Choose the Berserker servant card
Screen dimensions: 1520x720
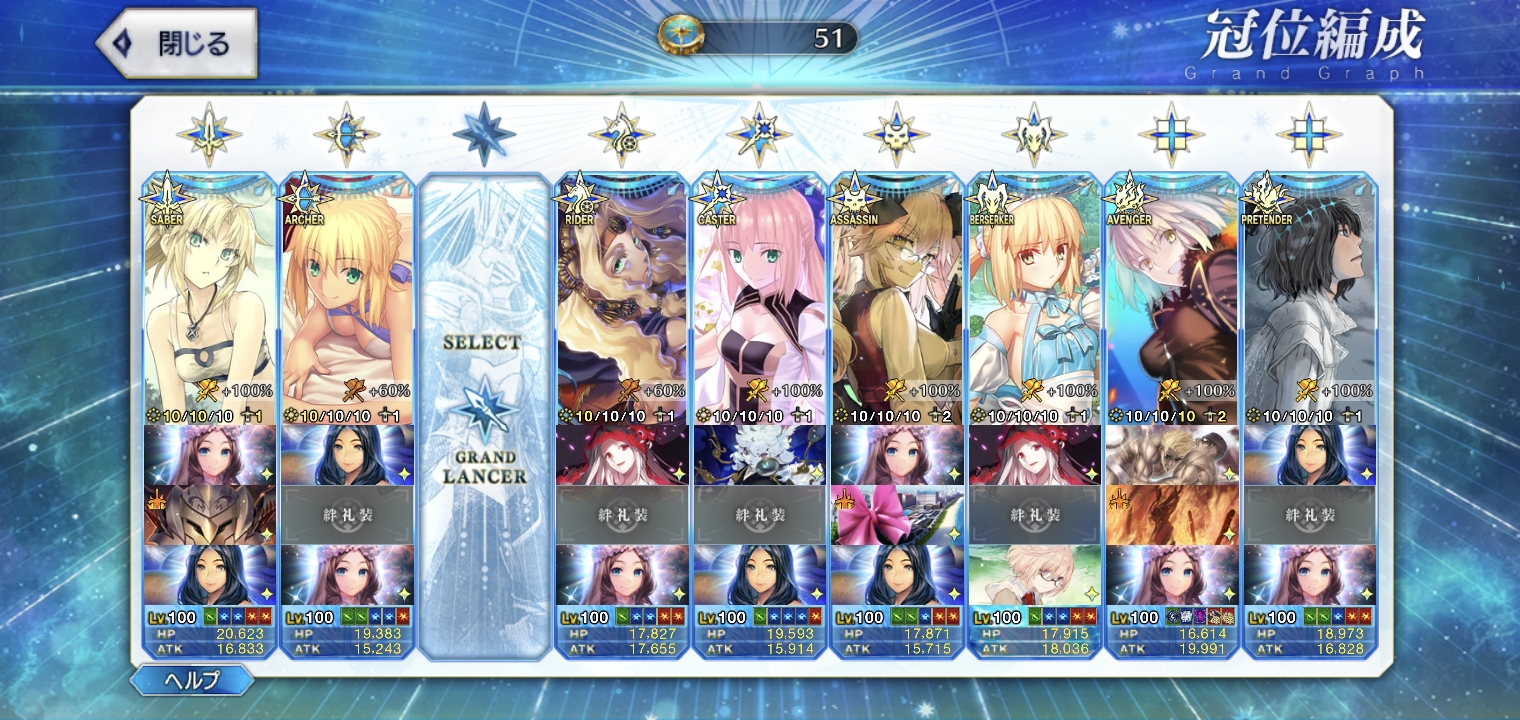tap(1034, 300)
